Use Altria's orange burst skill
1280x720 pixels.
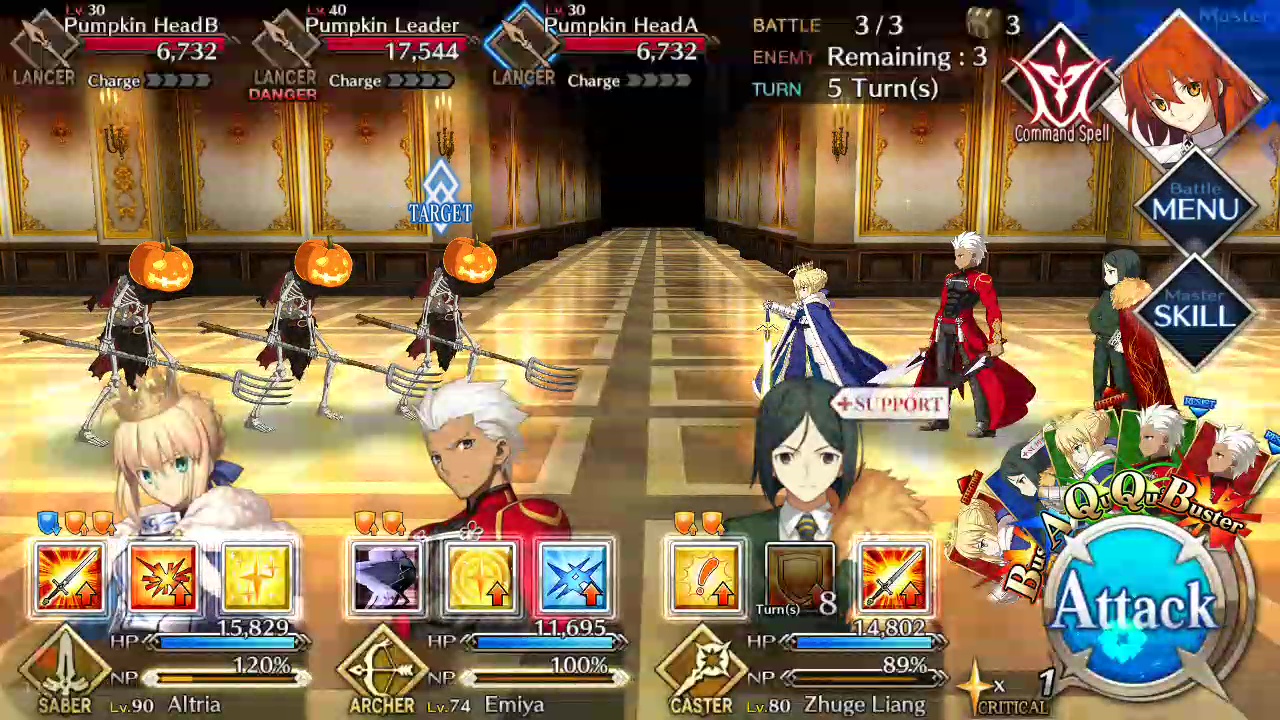click(164, 578)
